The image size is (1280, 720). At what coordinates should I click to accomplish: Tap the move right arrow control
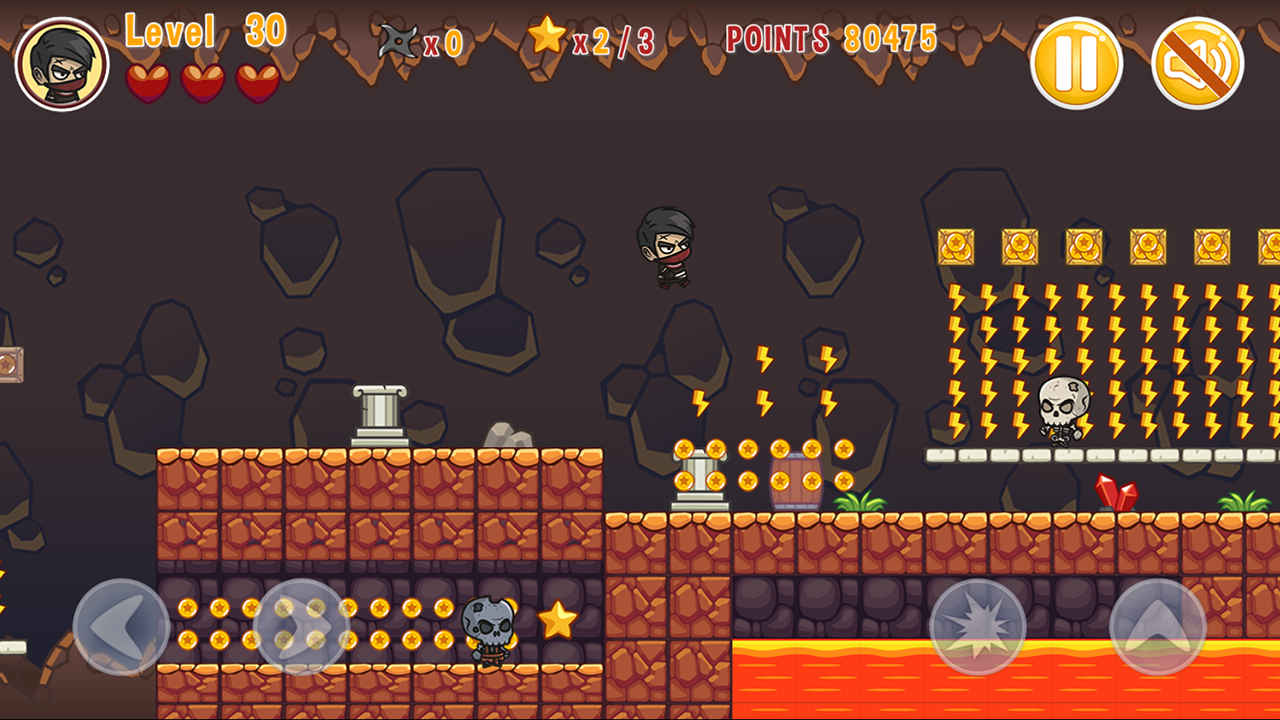(x=301, y=627)
